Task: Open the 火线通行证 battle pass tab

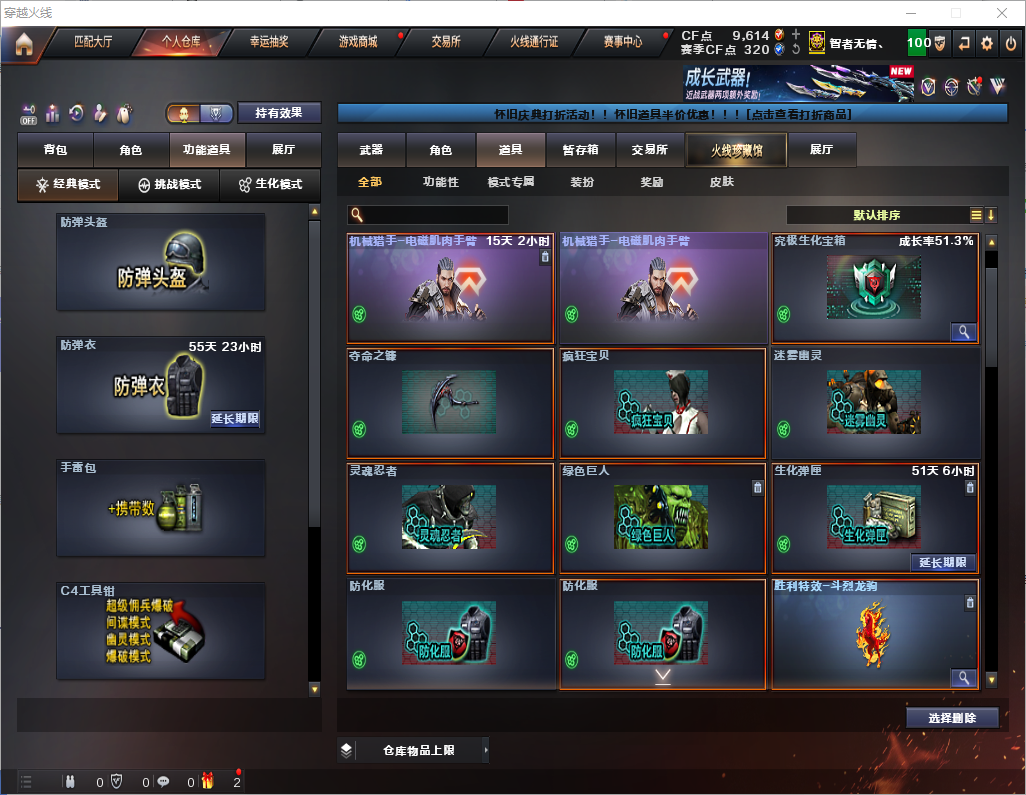Action: (534, 42)
